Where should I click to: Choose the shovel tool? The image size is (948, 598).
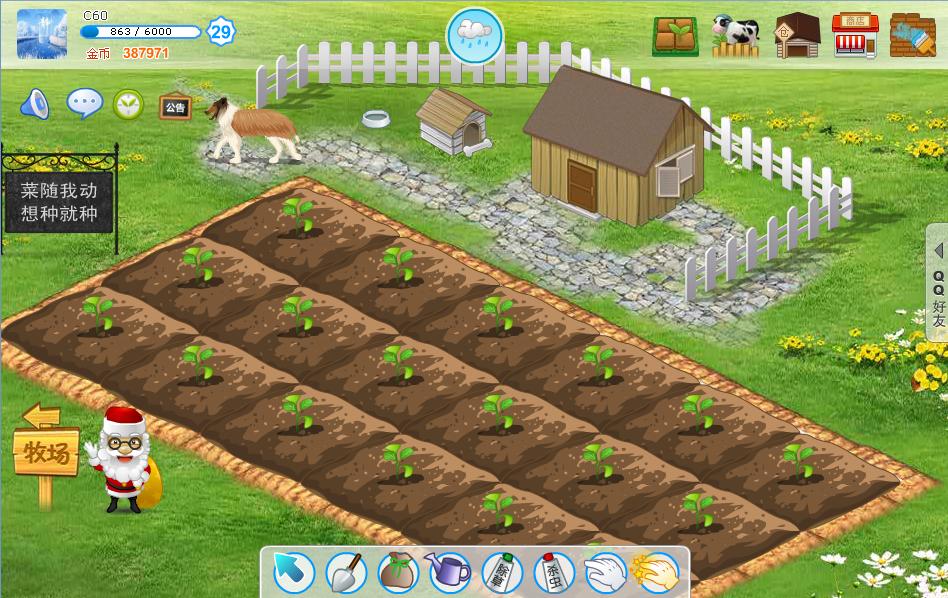(x=346, y=572)
